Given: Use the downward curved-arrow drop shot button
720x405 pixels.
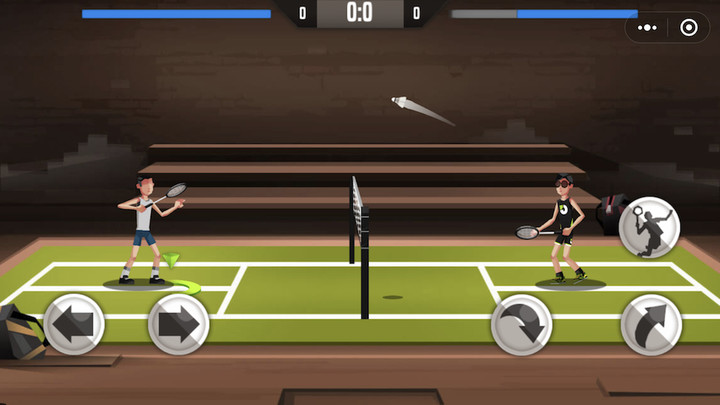Looking at the screenshot, I should [x=522, y=324].
